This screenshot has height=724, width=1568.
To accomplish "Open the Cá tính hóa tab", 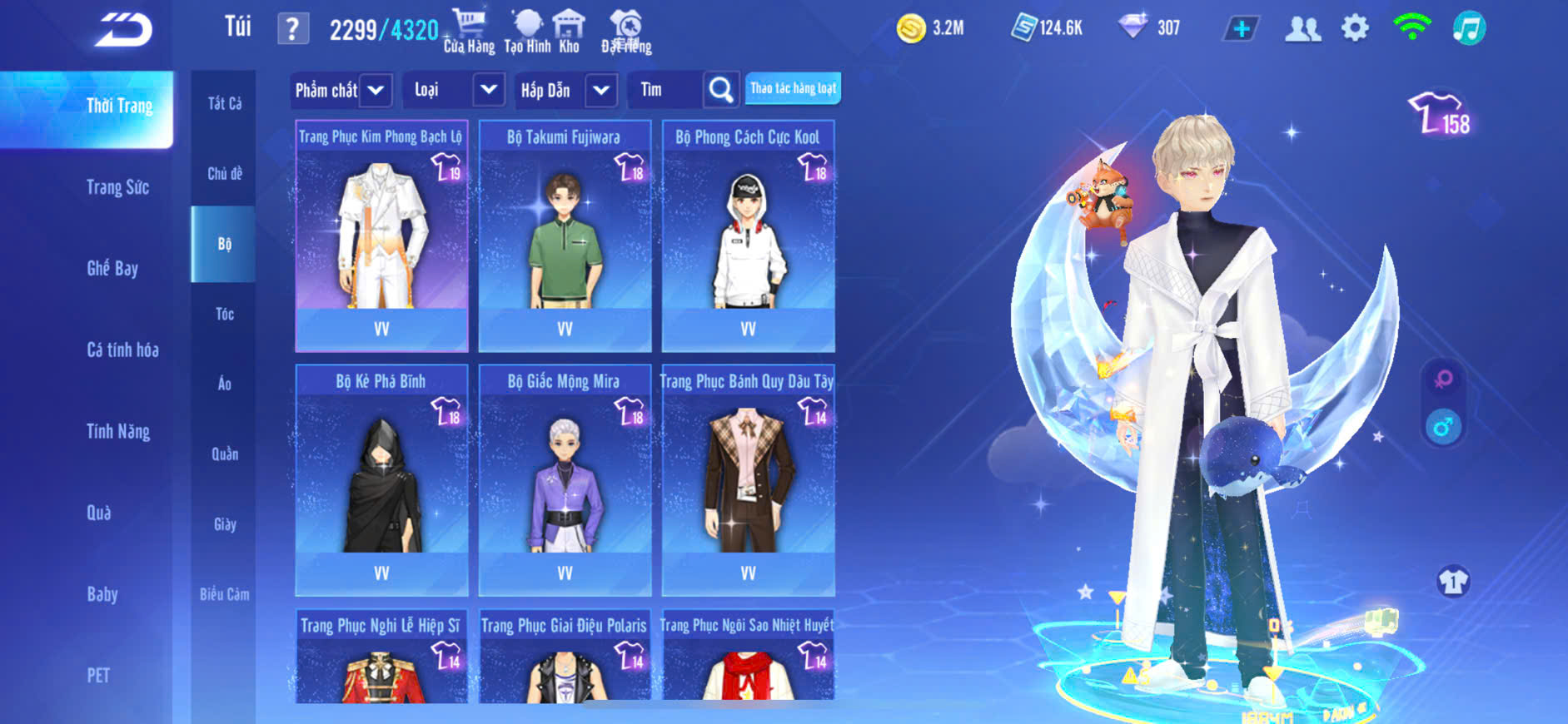I will coord(122,350).
